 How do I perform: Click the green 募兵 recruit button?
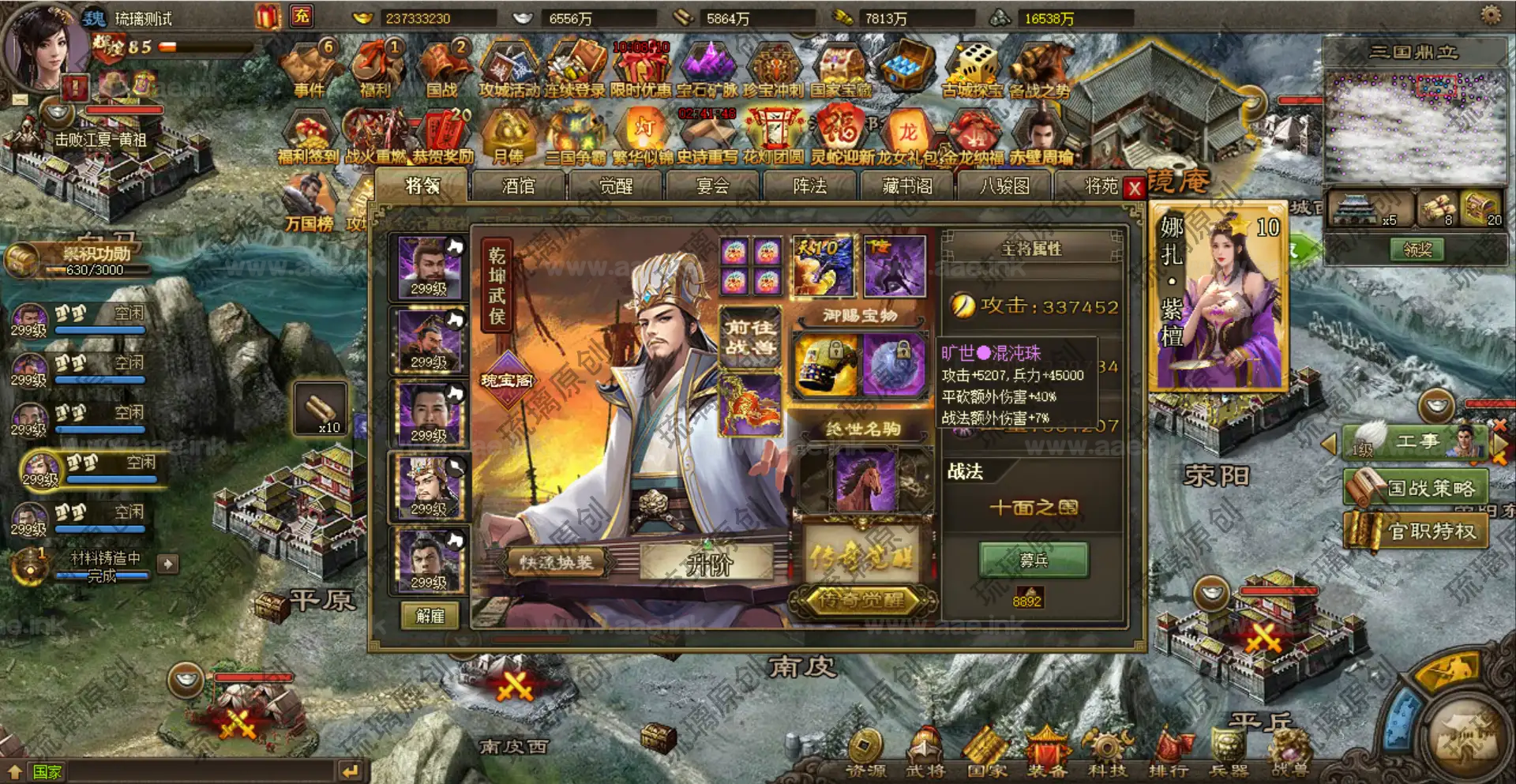[x=1034, y=560]
